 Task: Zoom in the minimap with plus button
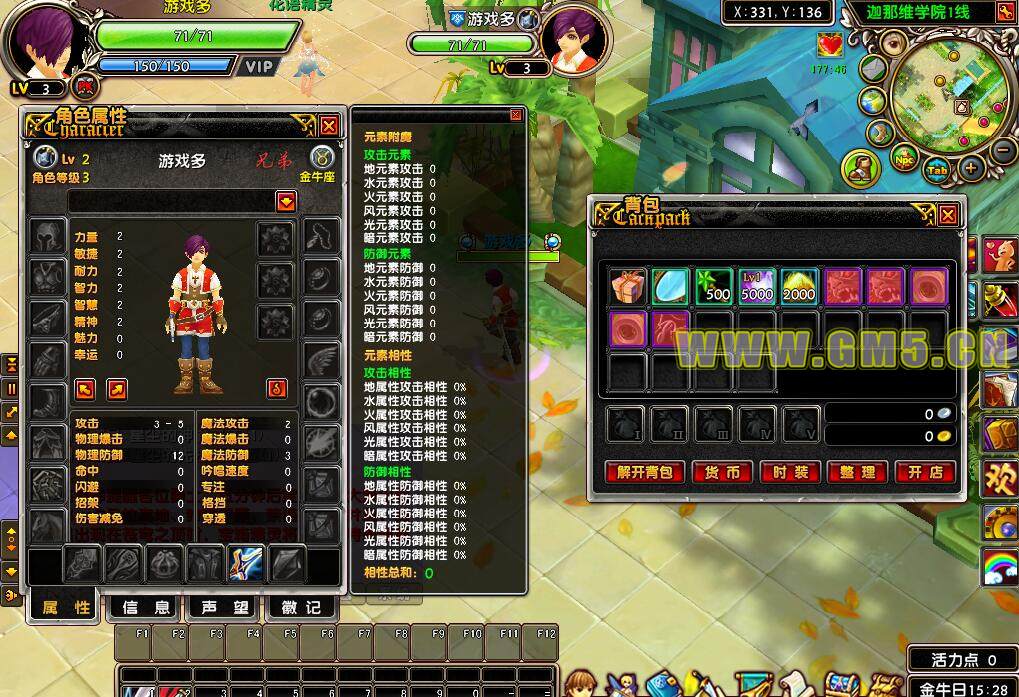[x=970, y=168]
